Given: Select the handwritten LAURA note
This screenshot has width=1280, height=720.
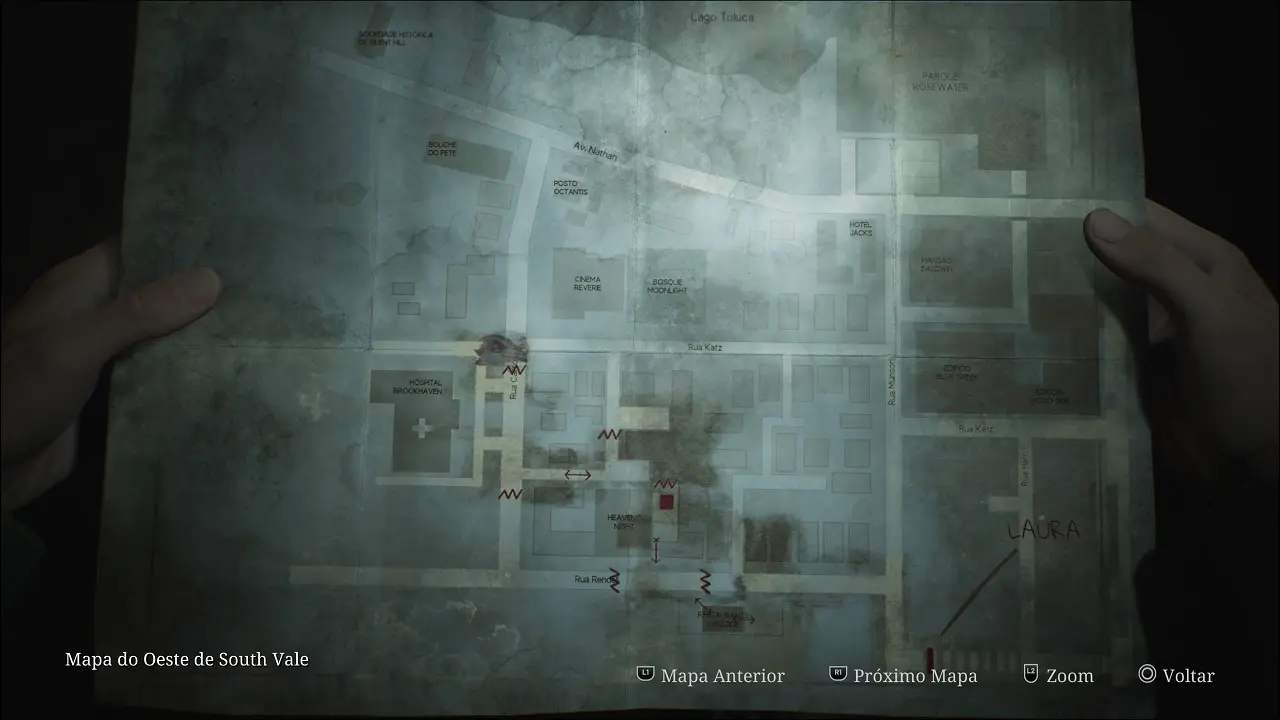Looking at the screenshot, I should click(x=1042, y=529).
